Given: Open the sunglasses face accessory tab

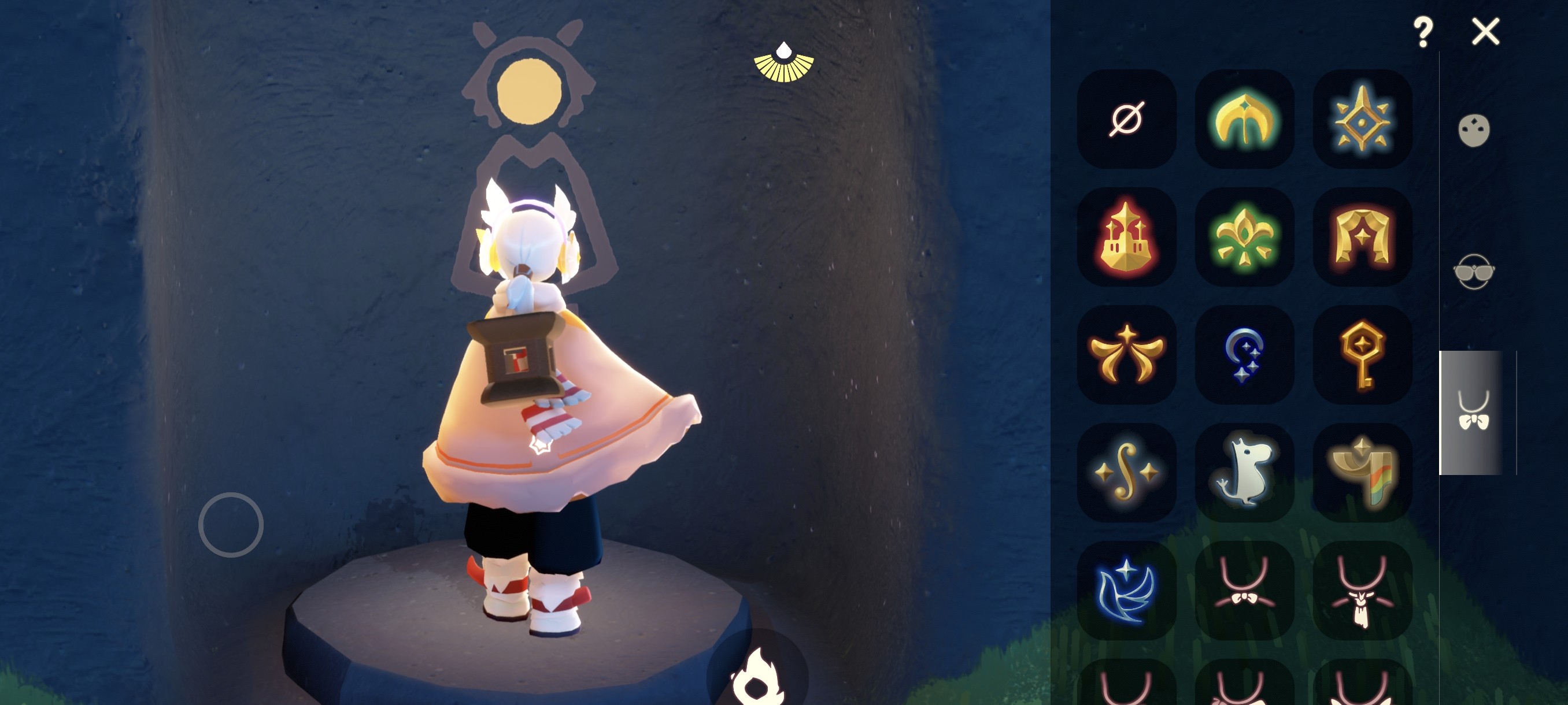Looking at the screenshot, I should coord(1474,271).
